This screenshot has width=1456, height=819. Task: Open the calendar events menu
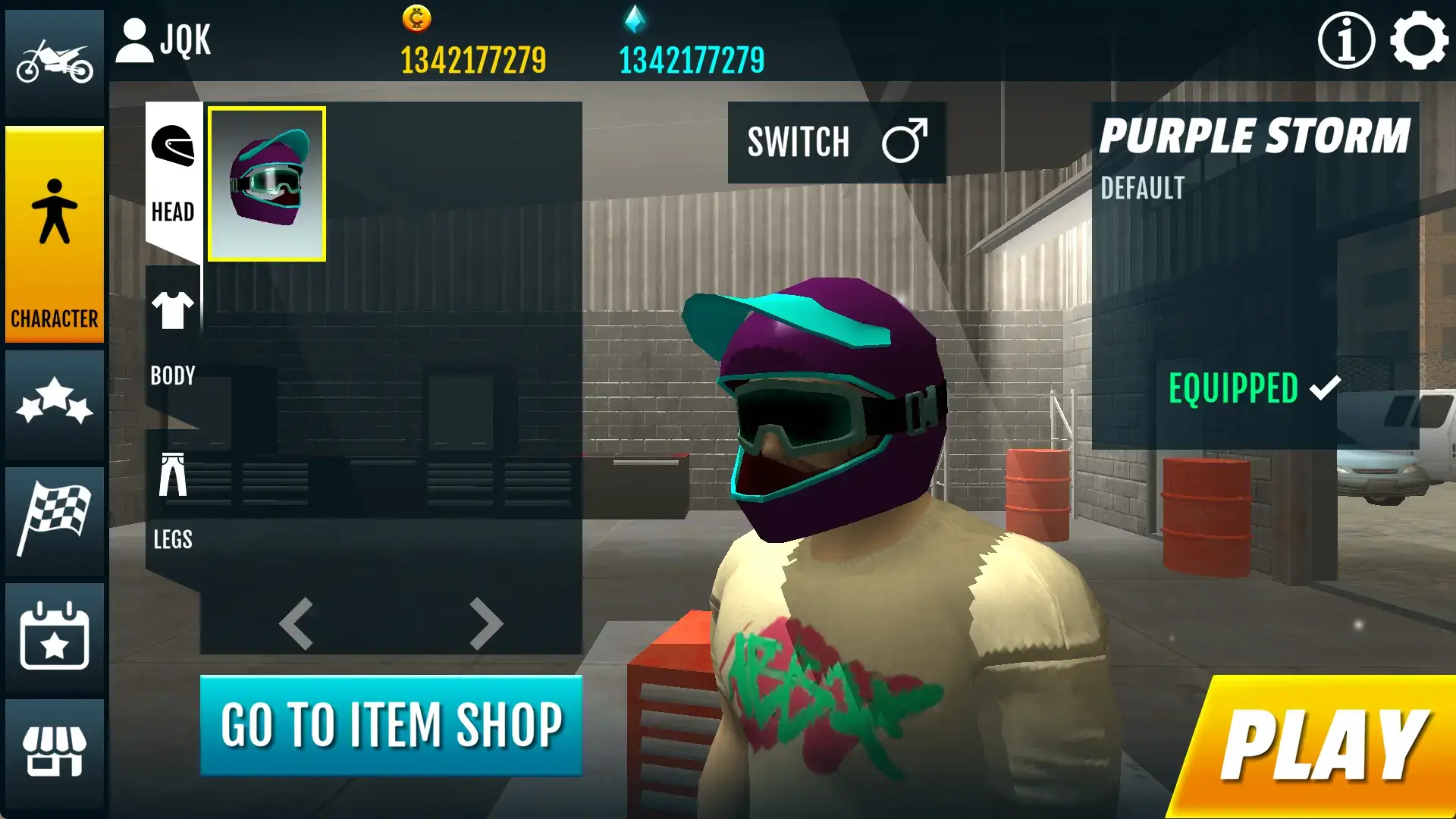(55, 635)
